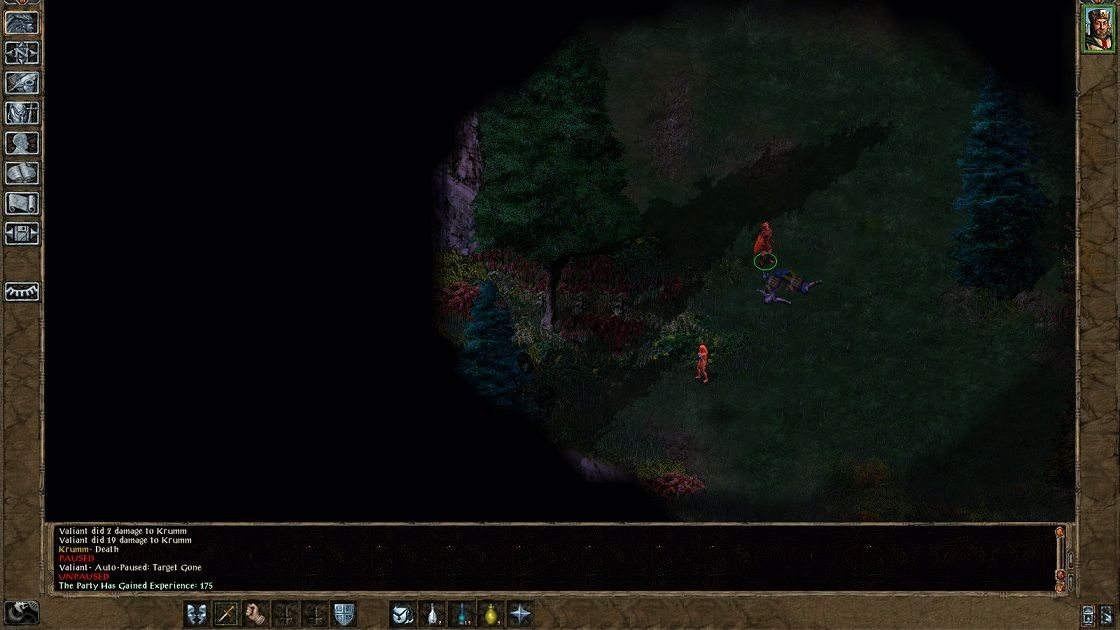Use the blue potion quick item
Viewport: 1120px width, 630px height.
(461, 614)
